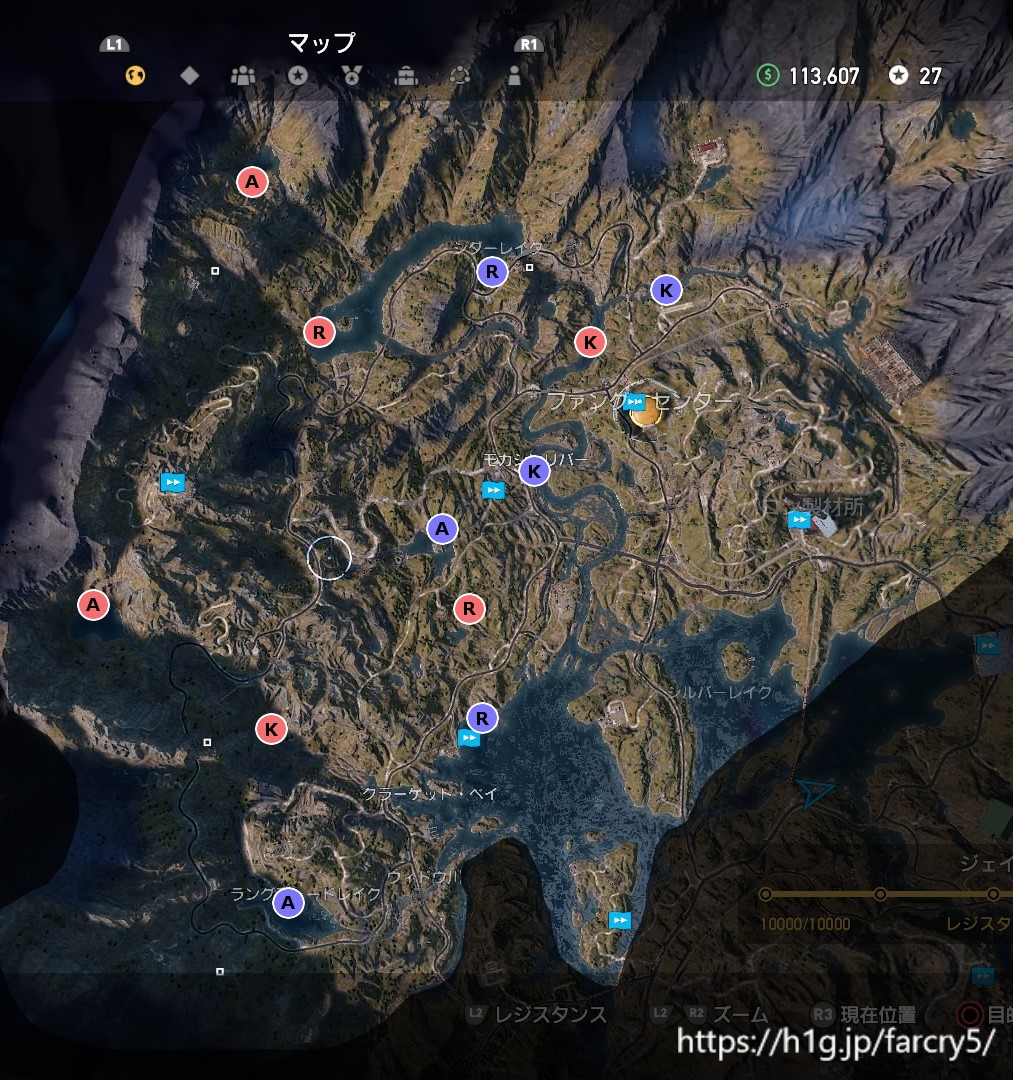
Task: Choose the fast travel marker beside 製材所
Action: pos(798,519)
